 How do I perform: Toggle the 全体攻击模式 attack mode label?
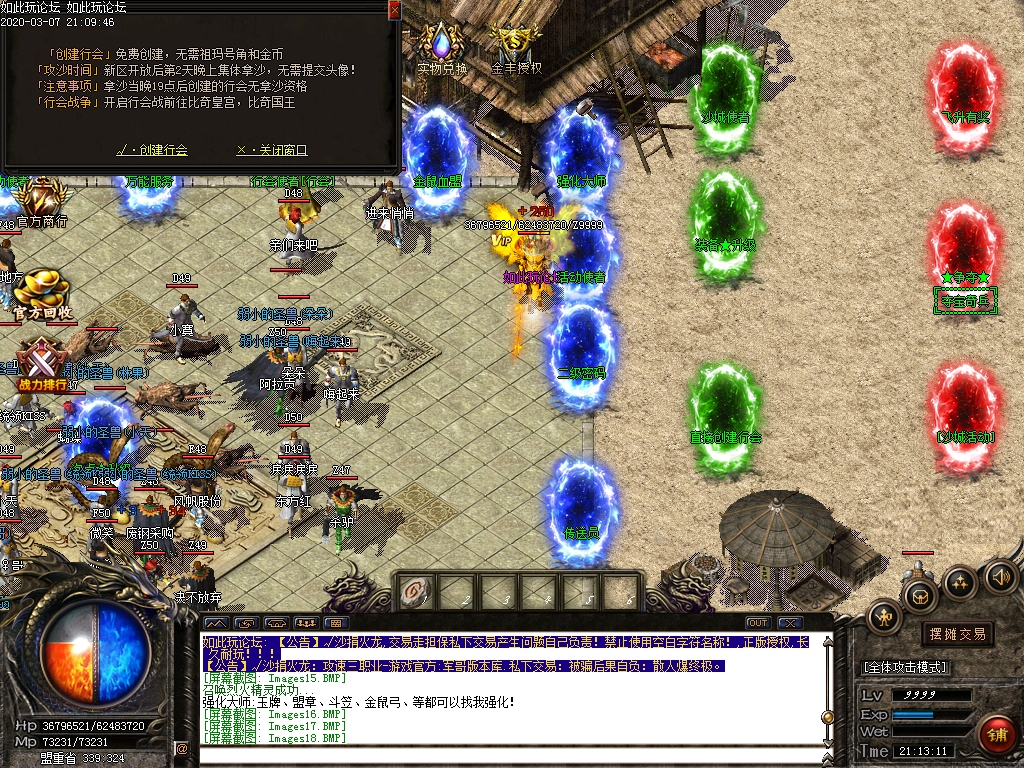coord(905,667)
